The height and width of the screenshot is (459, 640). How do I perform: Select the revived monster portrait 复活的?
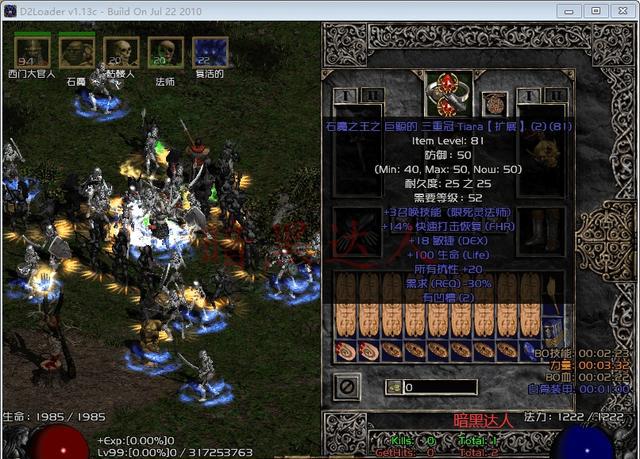pyautogui.click(x=209, y=52)
